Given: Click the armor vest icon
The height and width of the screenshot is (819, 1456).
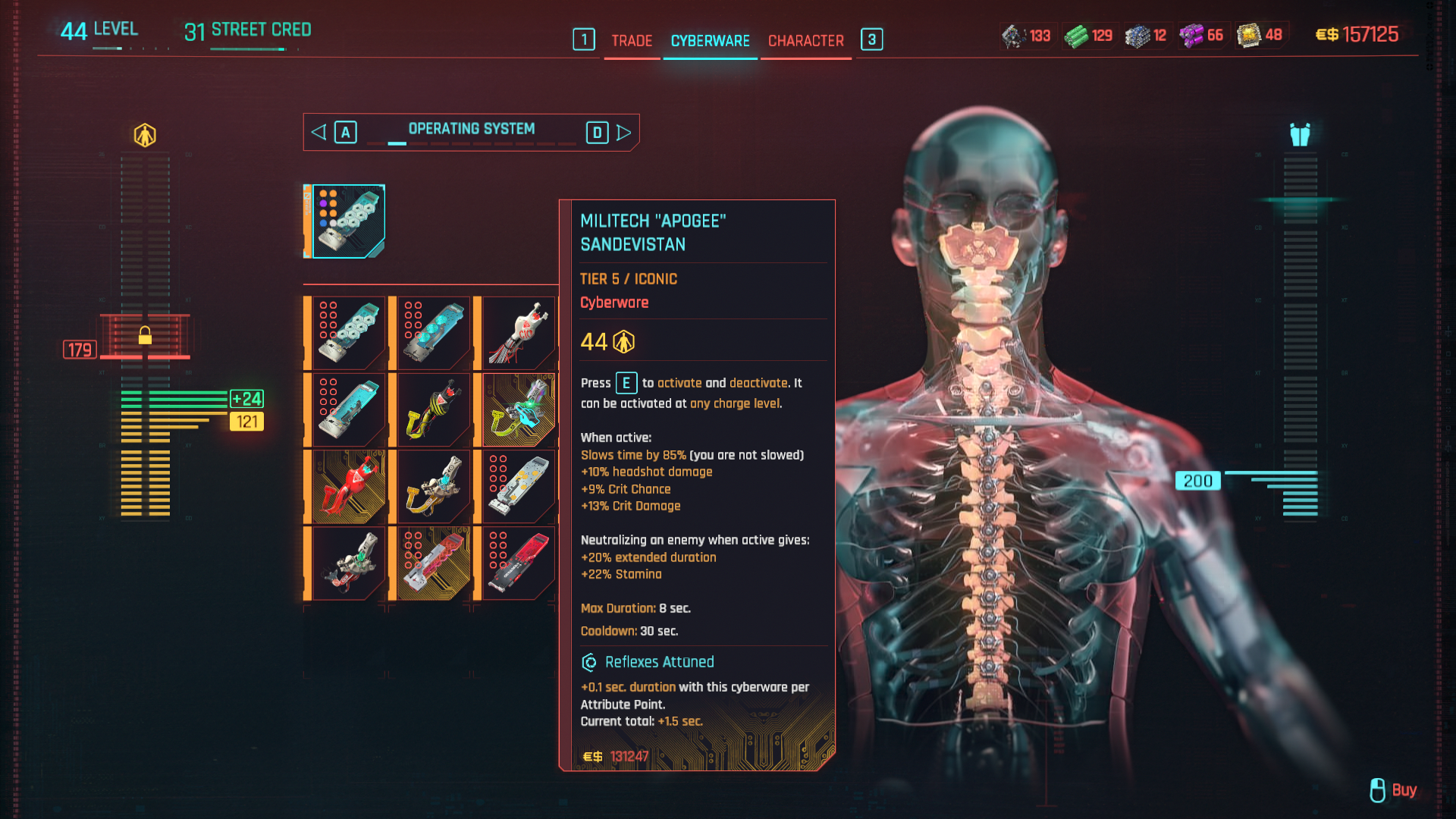Looking at the screenshot, I should pyautogui.click(x=1300, y=135).
